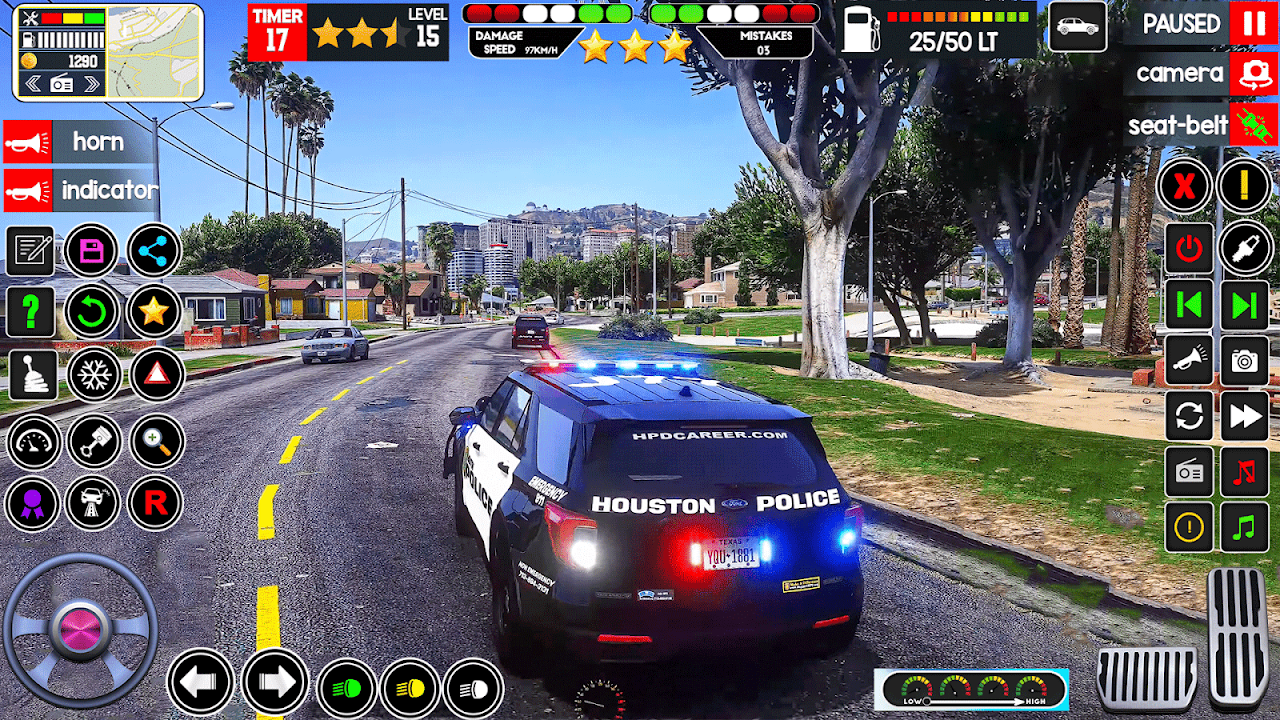This screenshot has height=720, width=1280.
Task: Select the yellow star favorite icon
Action: pyautogui.click(x=154, y=312)
